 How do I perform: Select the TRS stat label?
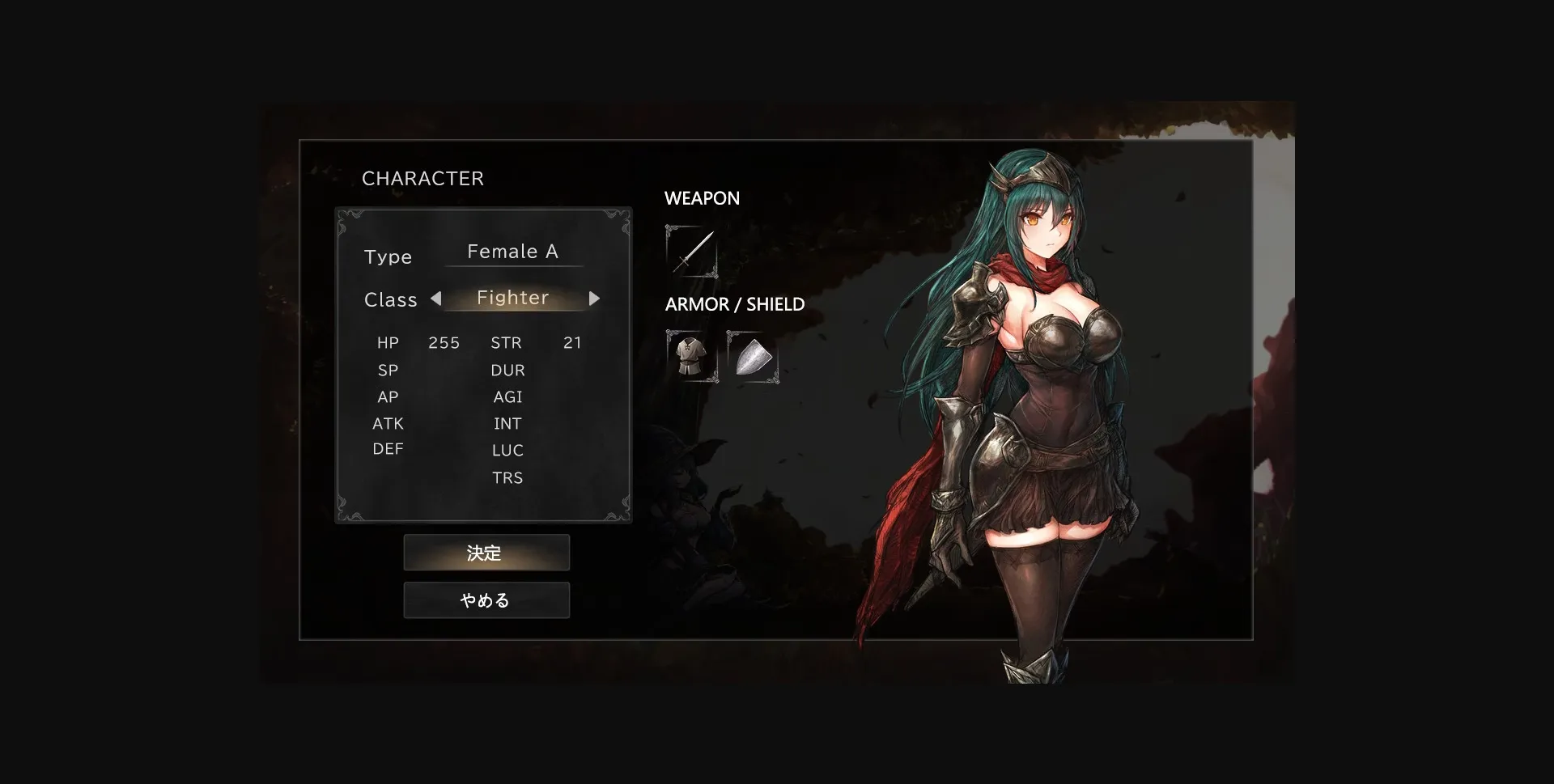(507, 477)
